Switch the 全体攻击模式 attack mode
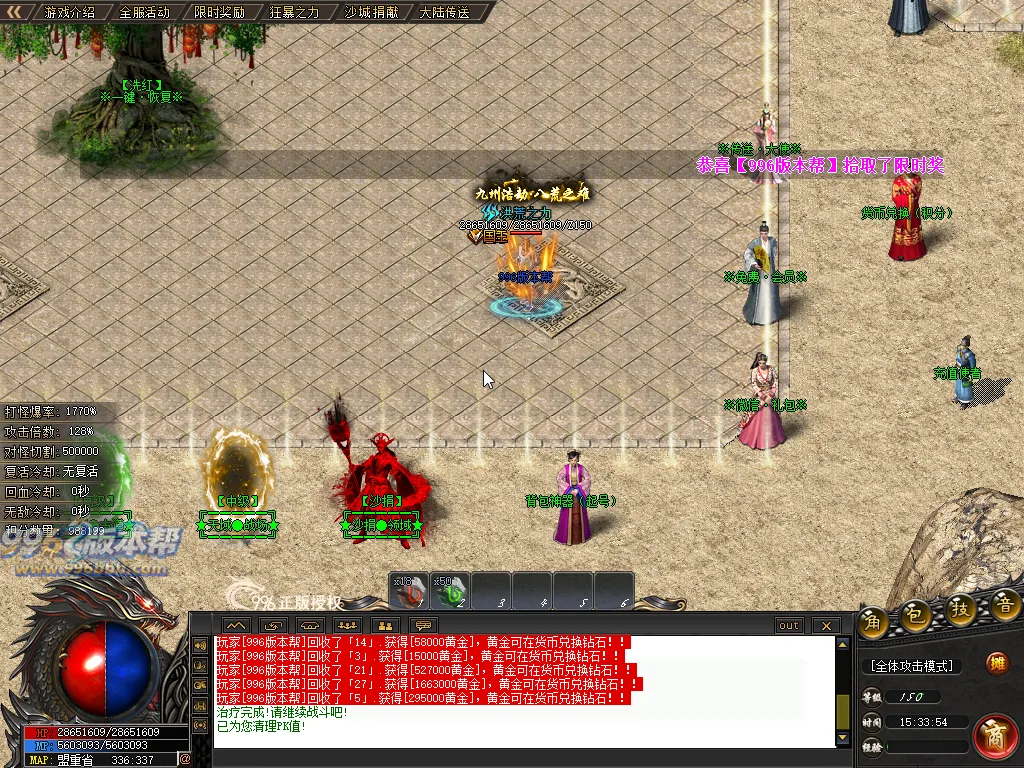The height and width of the screenshot is (768, 1024). (x=911, y=666)
